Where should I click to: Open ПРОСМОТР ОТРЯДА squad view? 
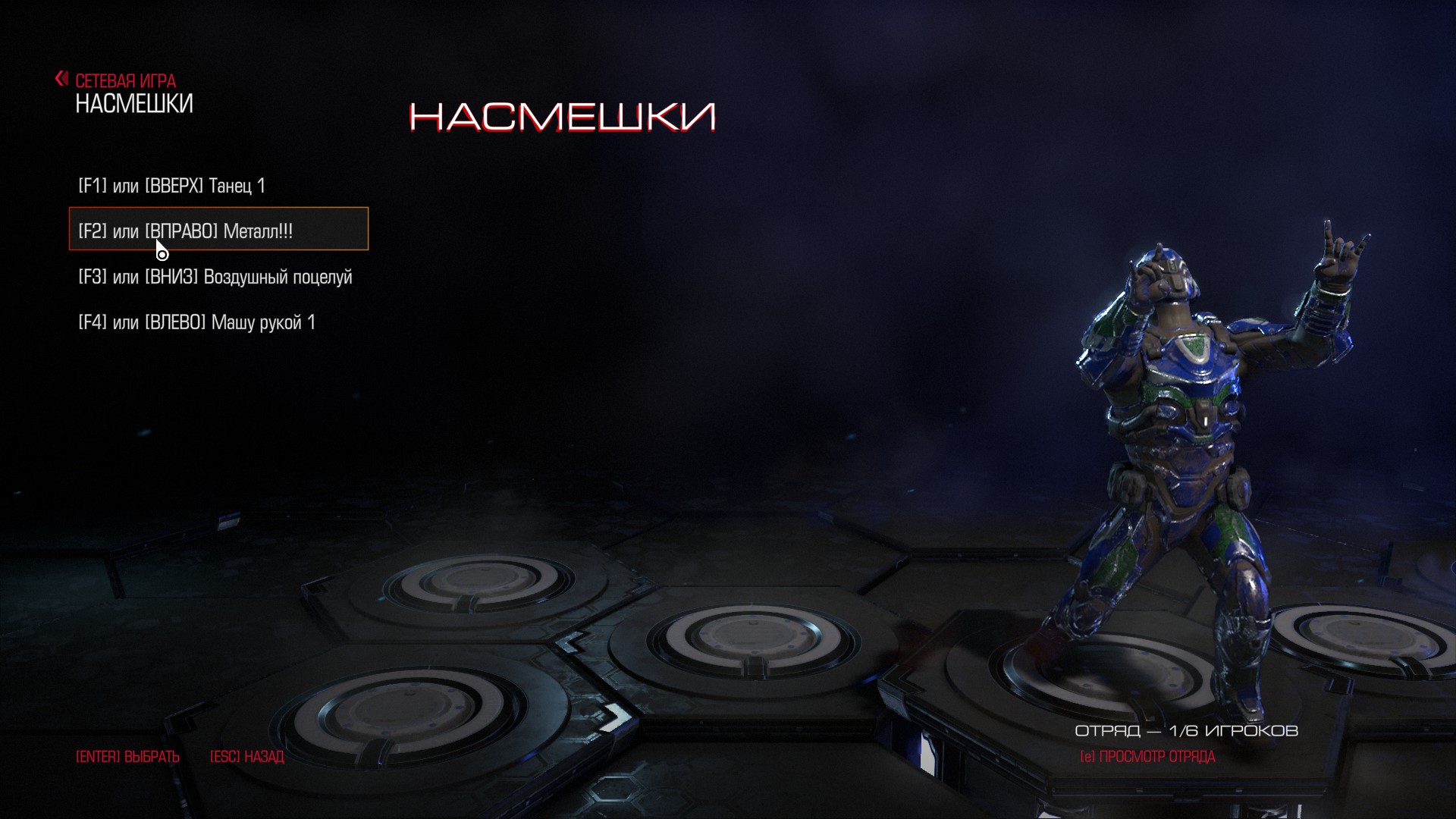tap(1147, 757)
